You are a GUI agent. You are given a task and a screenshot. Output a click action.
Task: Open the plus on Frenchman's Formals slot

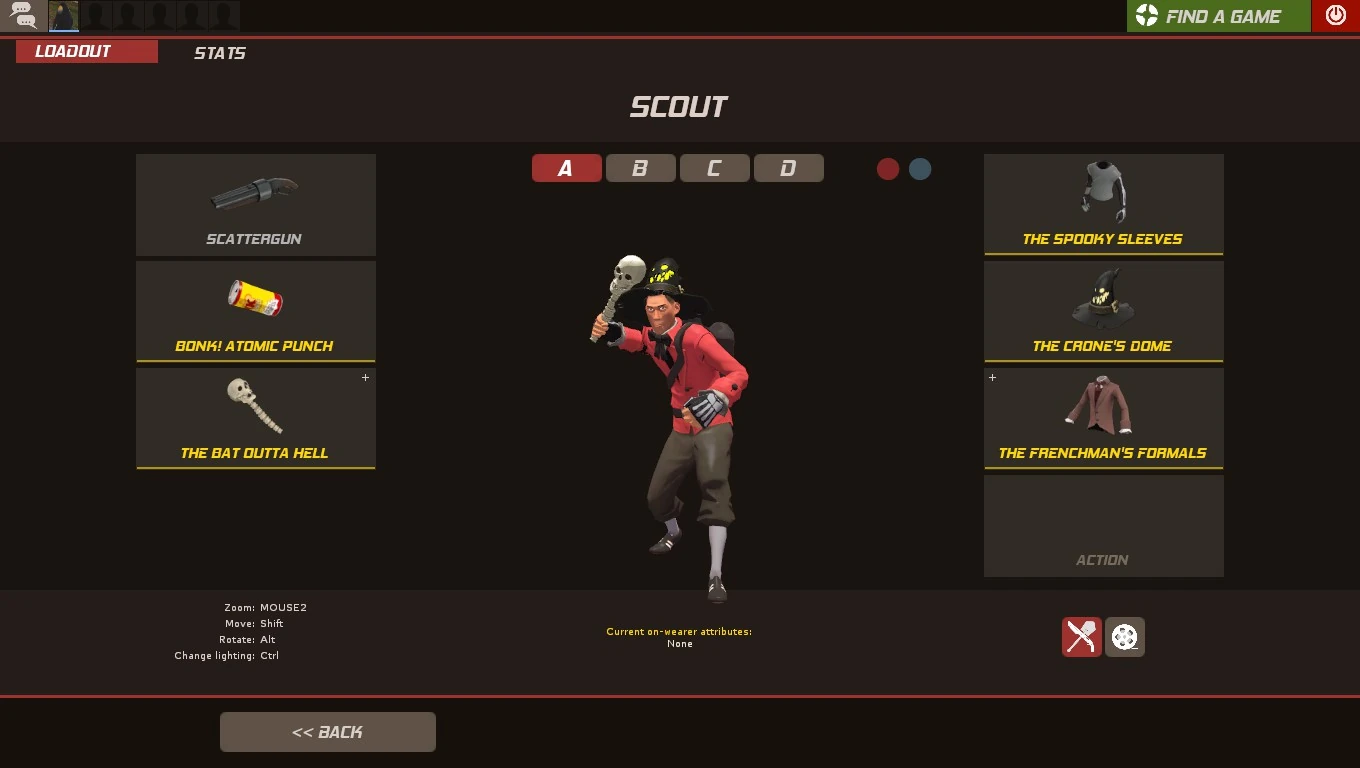[x=992, y=378]
